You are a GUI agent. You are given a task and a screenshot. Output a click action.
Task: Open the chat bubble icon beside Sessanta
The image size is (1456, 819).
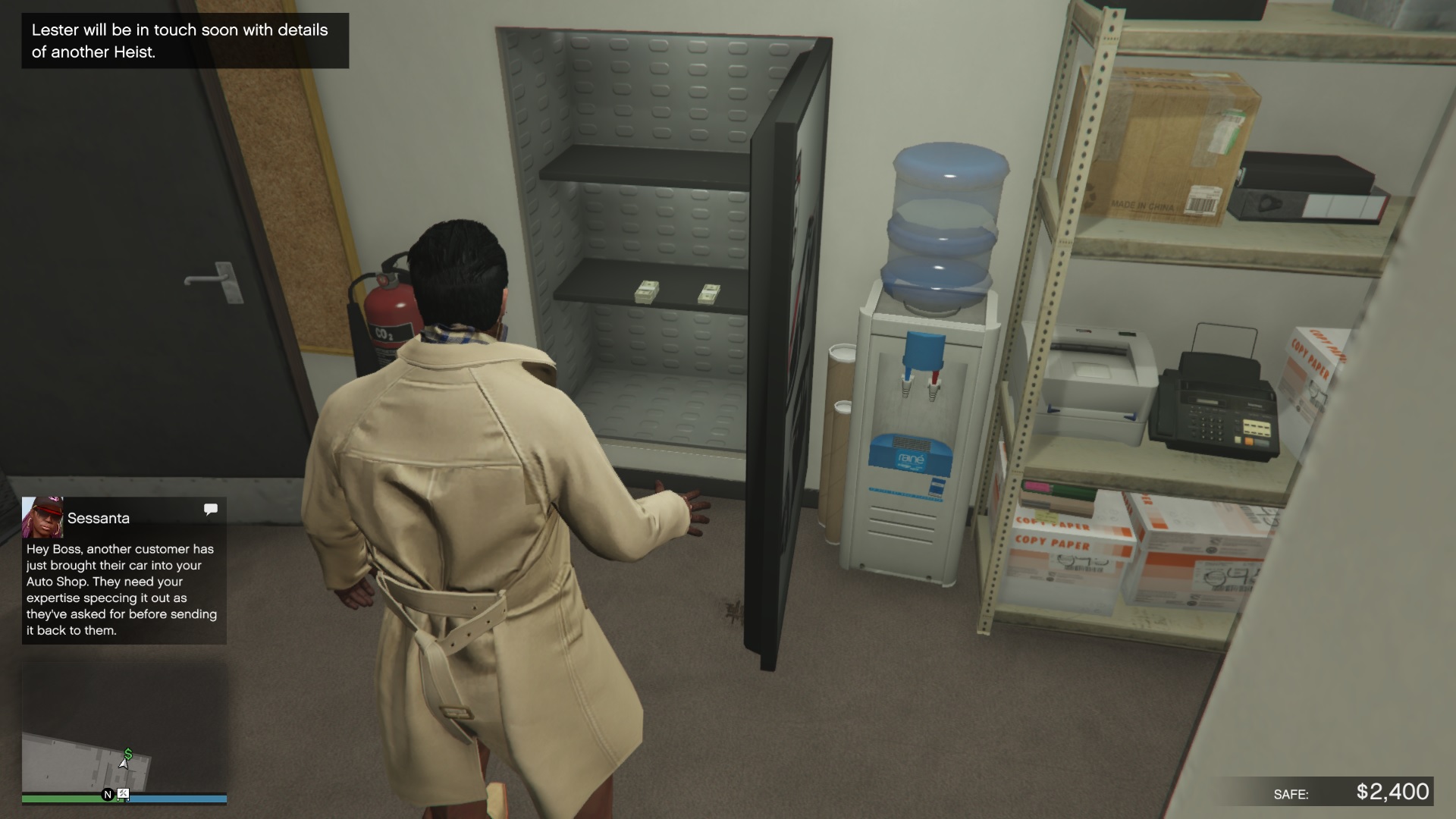210,510
